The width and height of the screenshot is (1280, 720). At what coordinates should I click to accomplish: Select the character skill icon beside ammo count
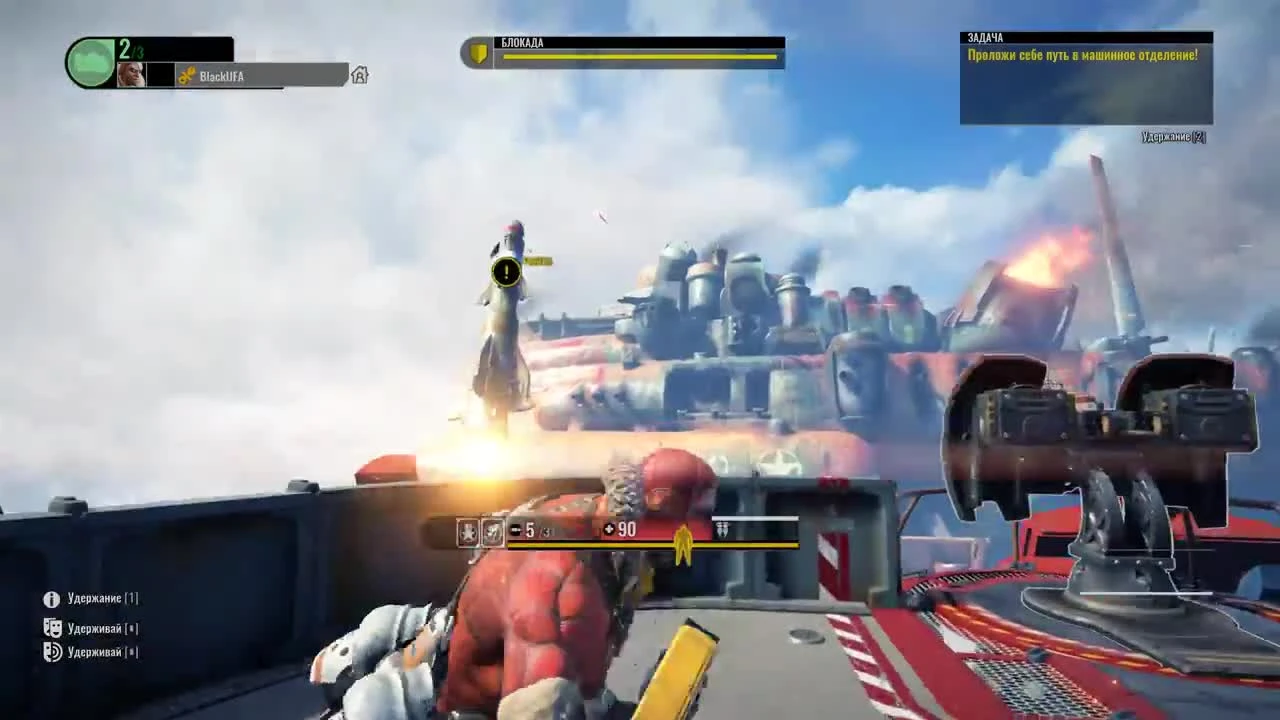click(x=492, y=531)
